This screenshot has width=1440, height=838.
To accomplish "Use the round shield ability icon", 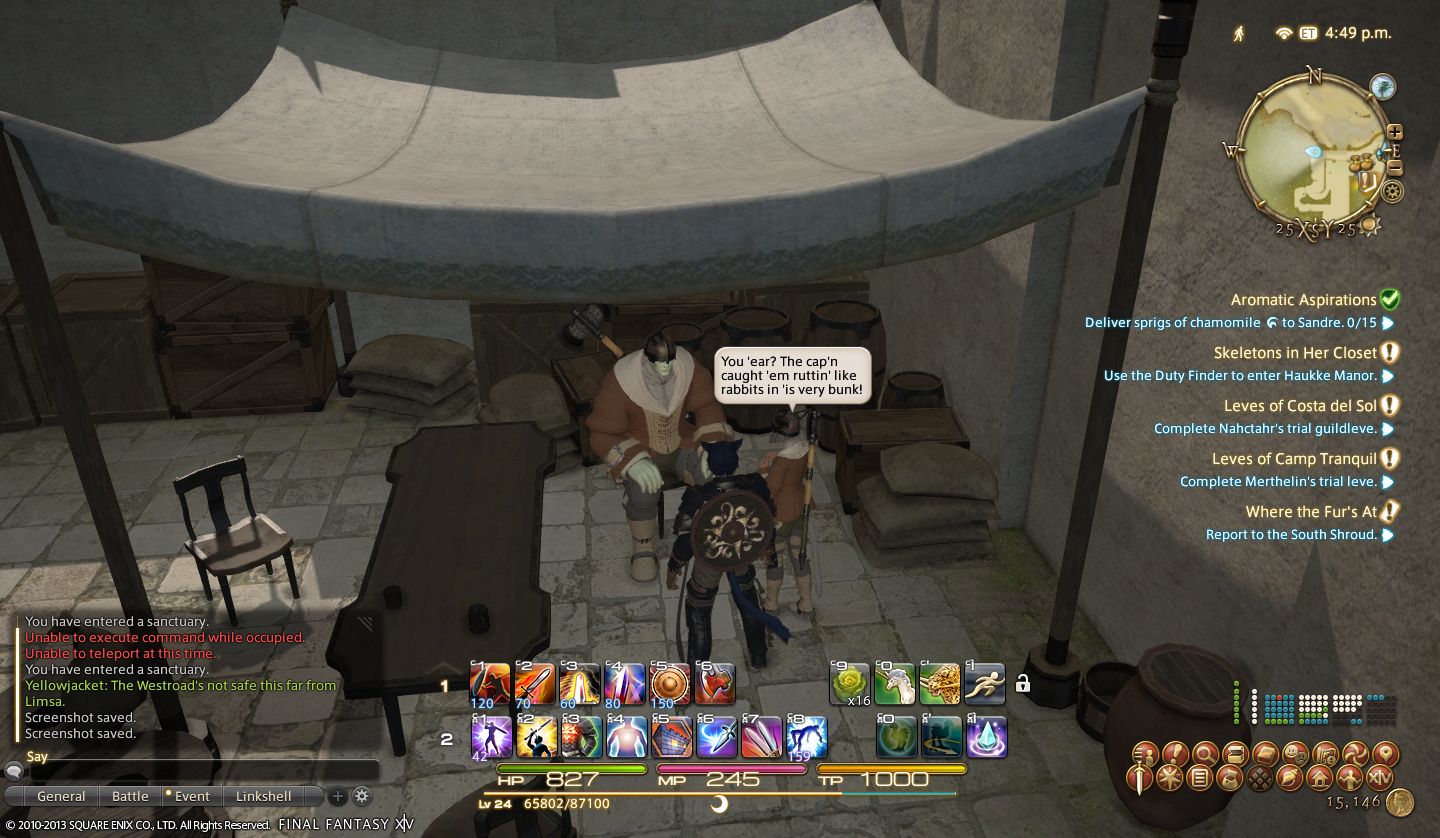I will [x=669, y=685].
